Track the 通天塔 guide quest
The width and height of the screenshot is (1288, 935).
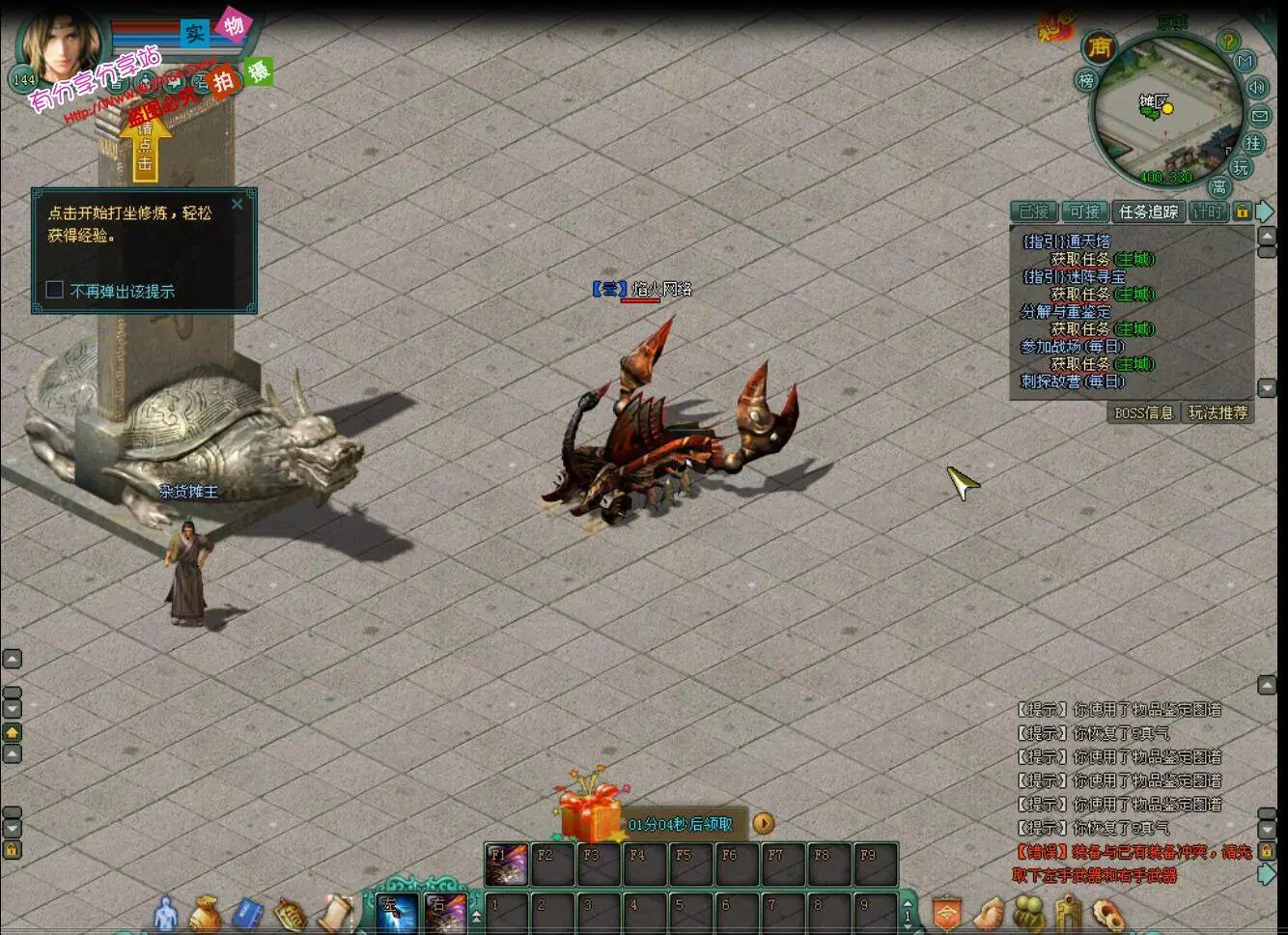click(x=1067, y=241)
